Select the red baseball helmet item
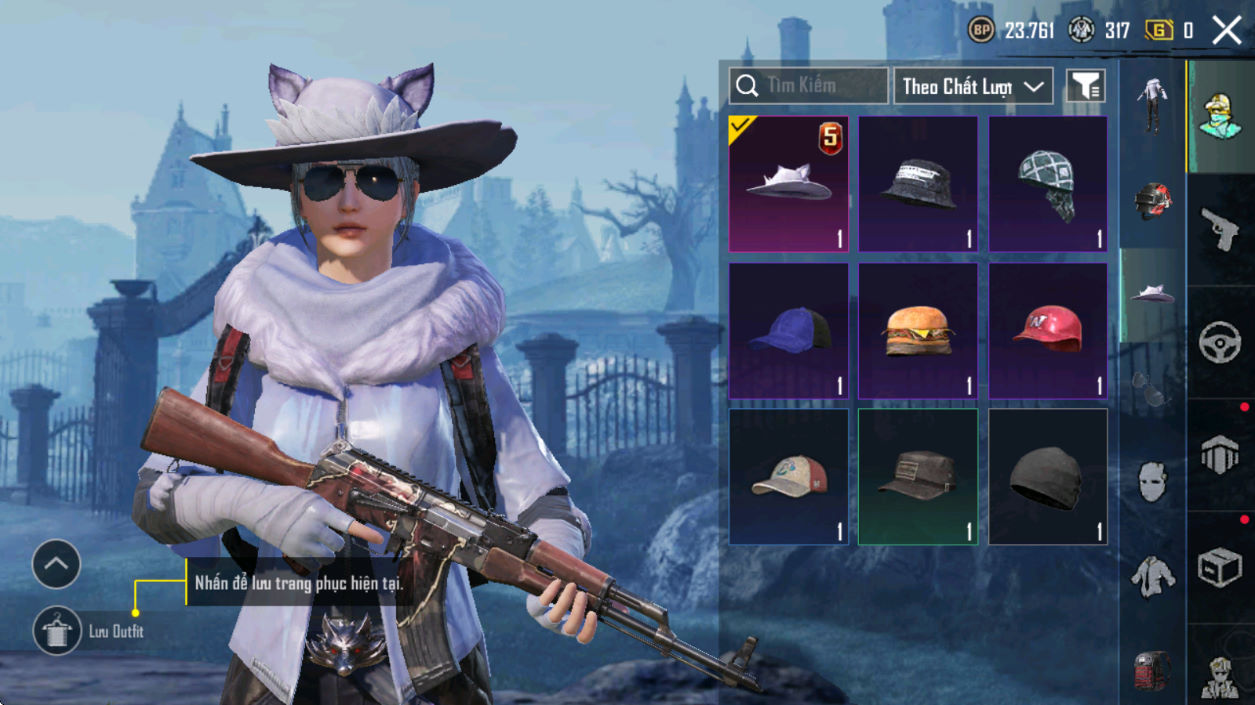The width and height of the screenshot is (1255, 705). pyautogui.click(x=1047, y=331)
